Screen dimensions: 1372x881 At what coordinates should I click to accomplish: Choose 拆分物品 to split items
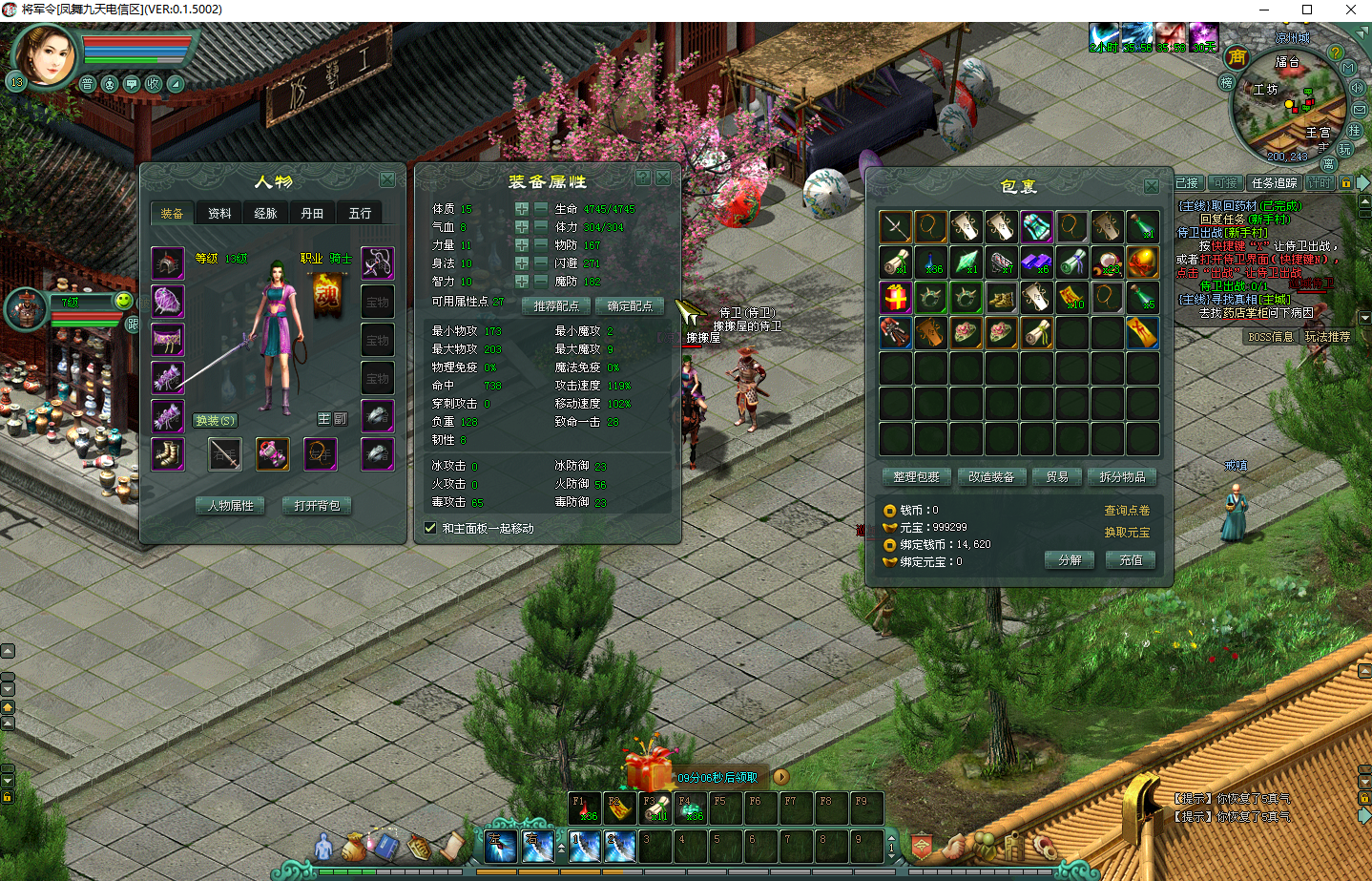click(x=1122, y=476)
